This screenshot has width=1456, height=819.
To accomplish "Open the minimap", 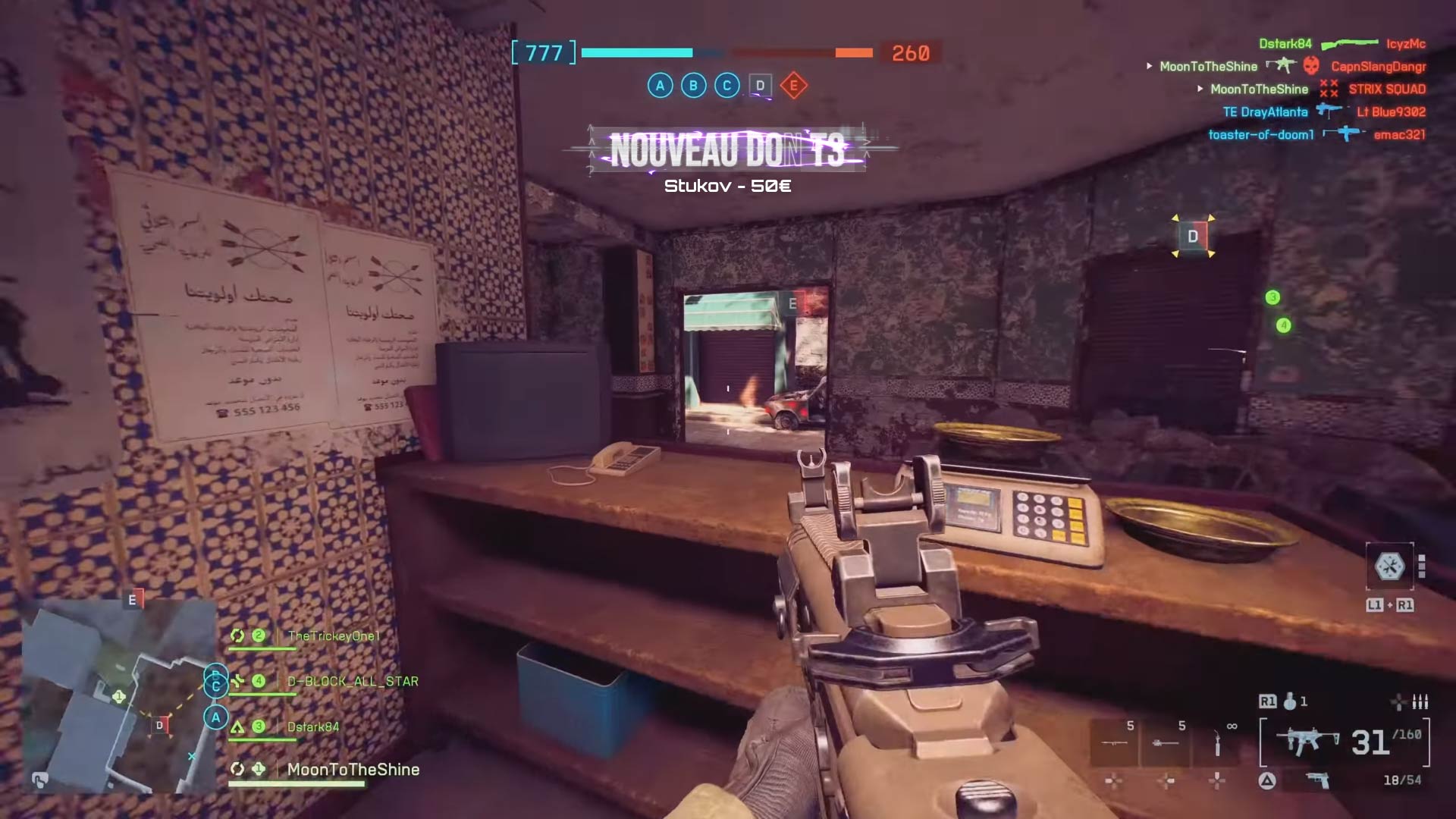I will [118, 695].
